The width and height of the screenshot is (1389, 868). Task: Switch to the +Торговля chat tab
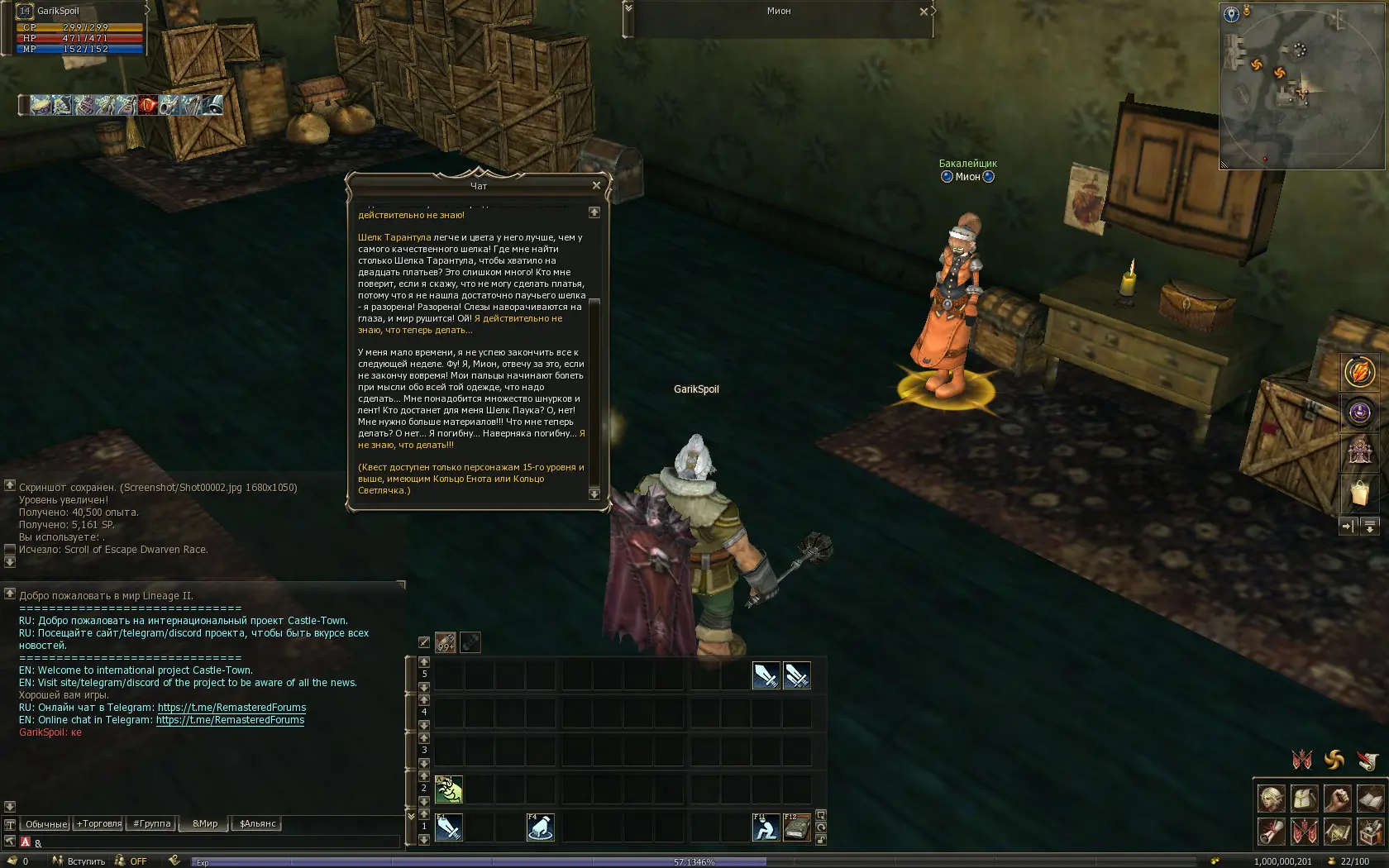click(98, 824)
